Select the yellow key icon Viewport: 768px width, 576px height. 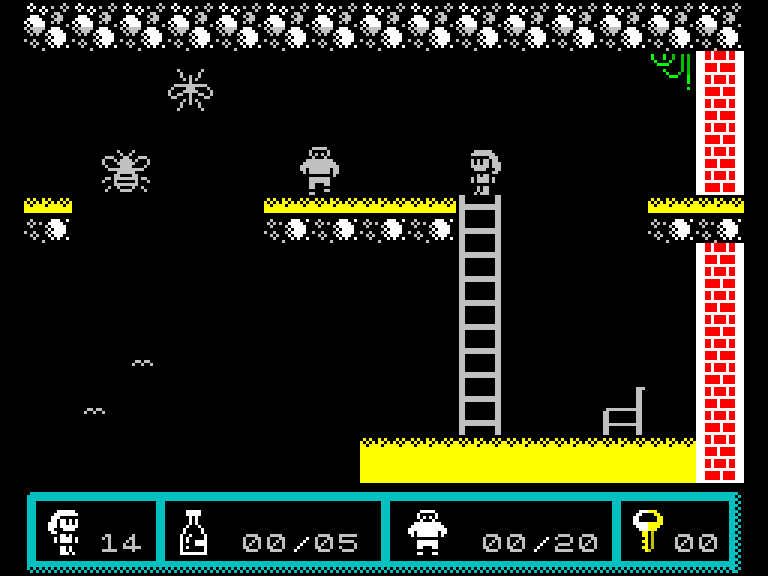click(x=647, y=531)
